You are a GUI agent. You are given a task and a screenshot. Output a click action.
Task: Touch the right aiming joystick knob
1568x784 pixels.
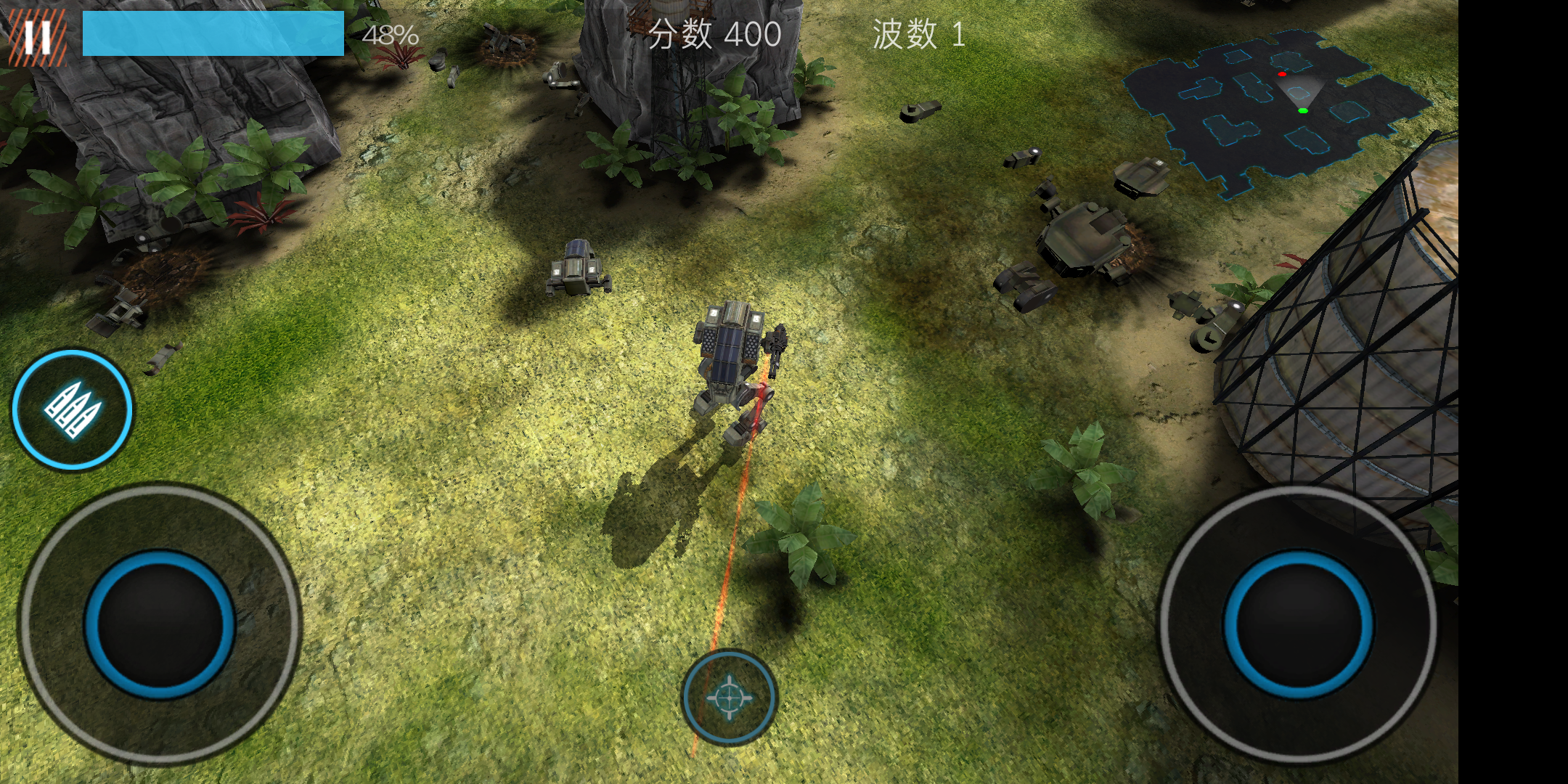pos(1298,624)
